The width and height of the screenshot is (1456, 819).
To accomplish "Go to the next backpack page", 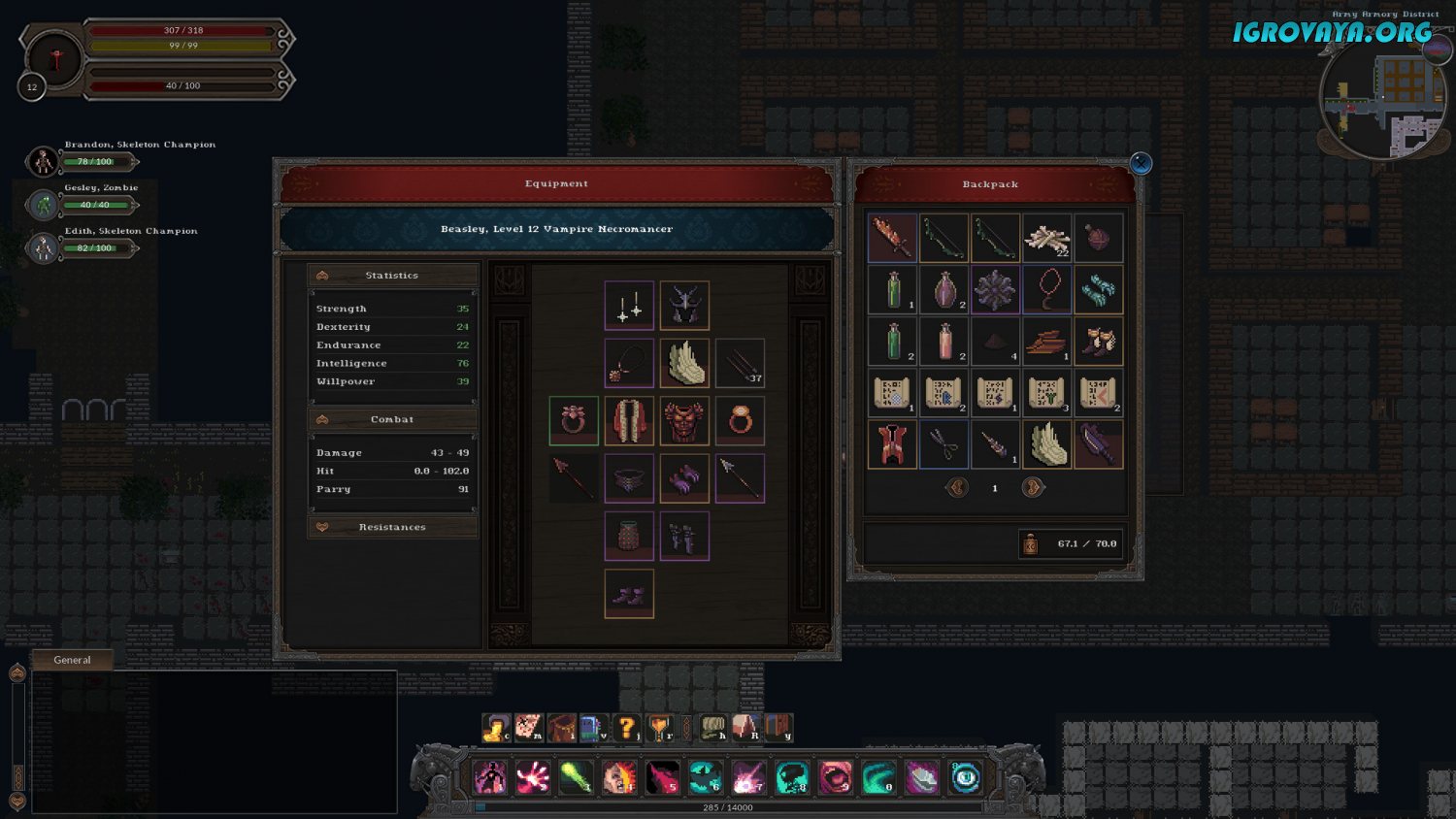I will click(x=1033, y=487).
